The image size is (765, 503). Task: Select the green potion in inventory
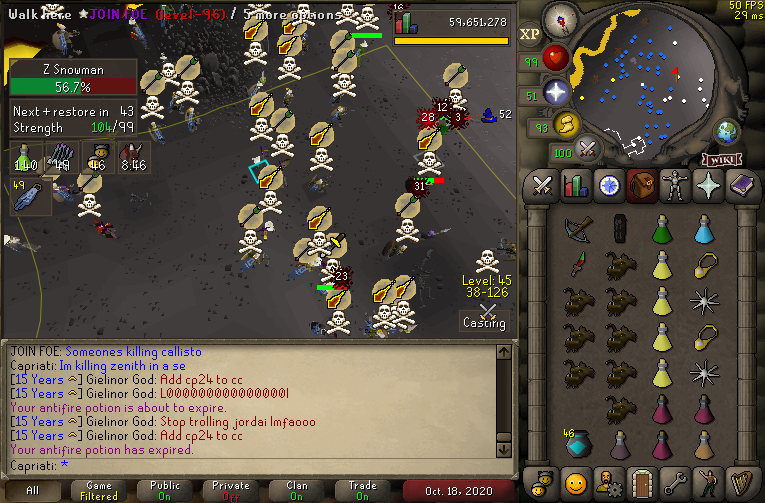click(x=661, y=230)
